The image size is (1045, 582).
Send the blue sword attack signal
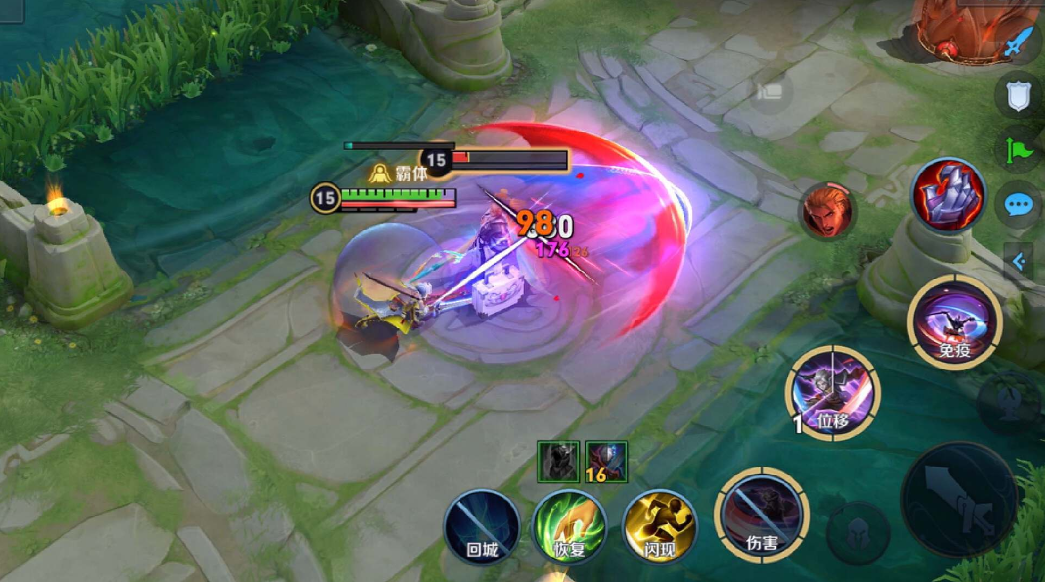click(1018, 44)
